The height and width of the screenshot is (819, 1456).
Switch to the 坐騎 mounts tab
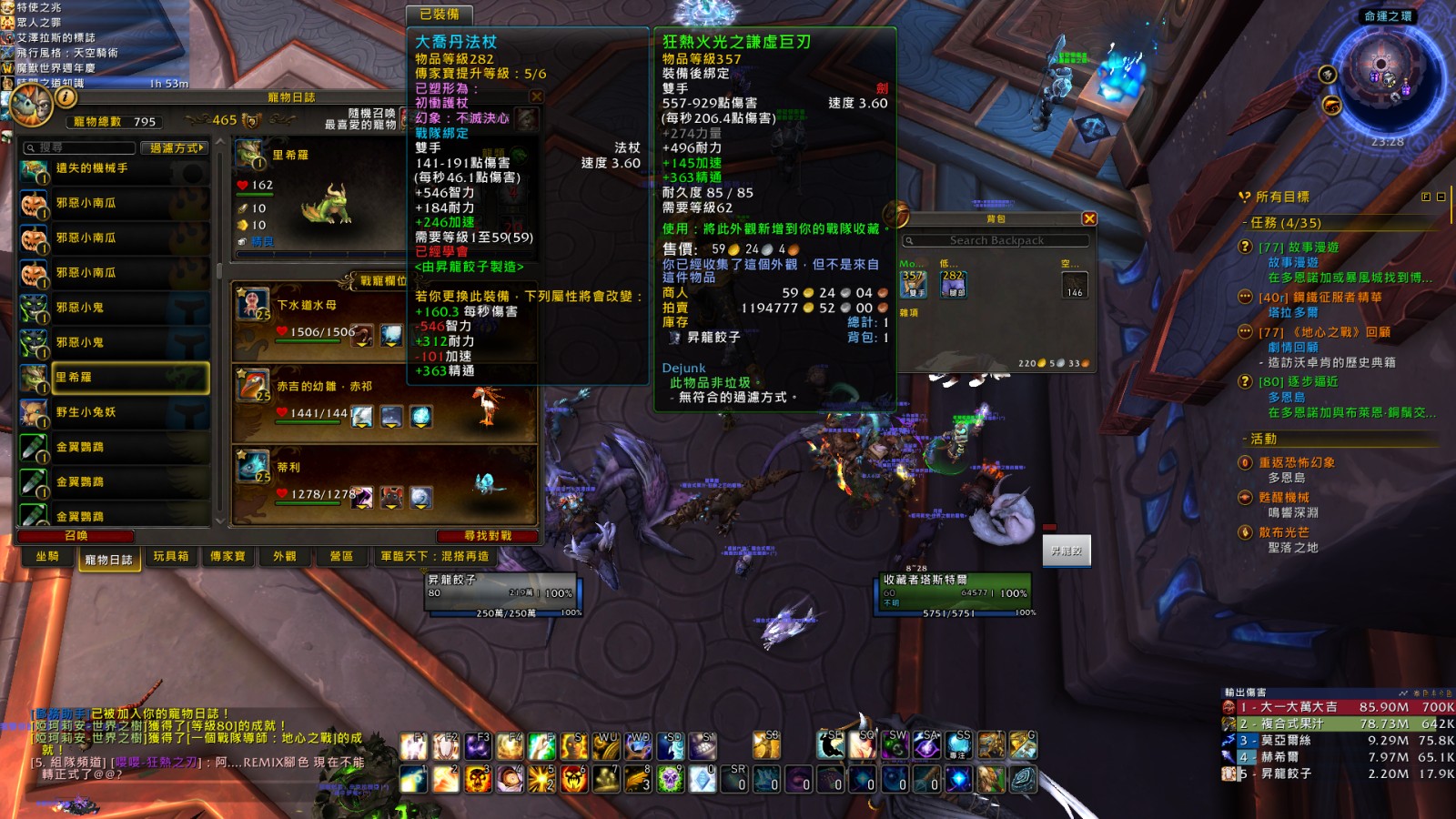[47, 557]
